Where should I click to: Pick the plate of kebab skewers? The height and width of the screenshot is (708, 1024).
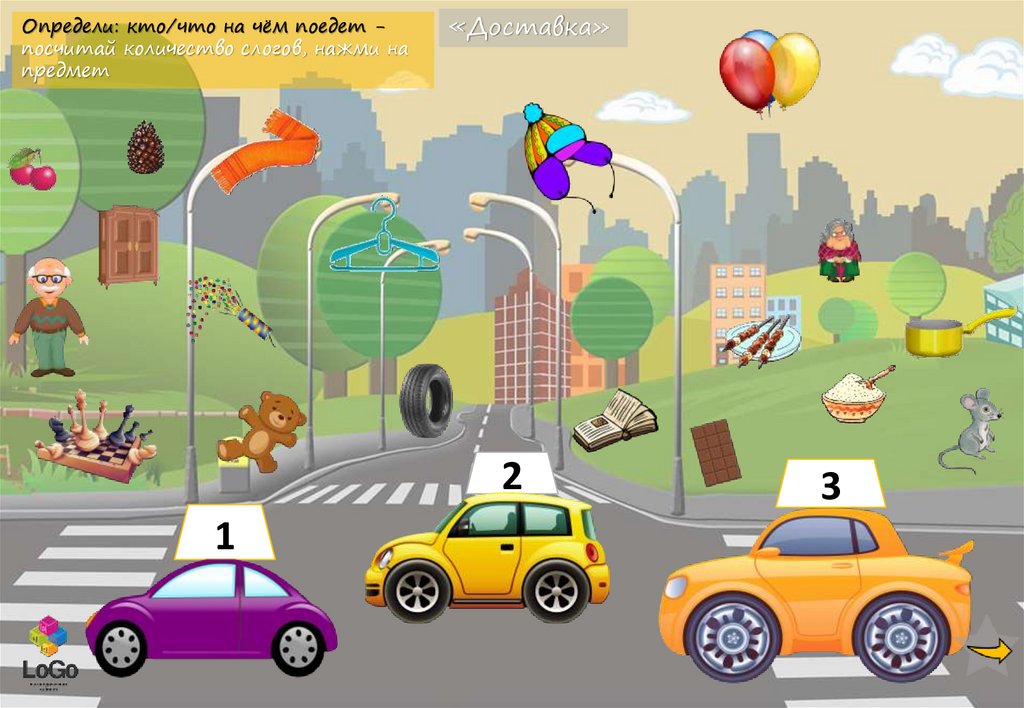(x=762, y=339)
